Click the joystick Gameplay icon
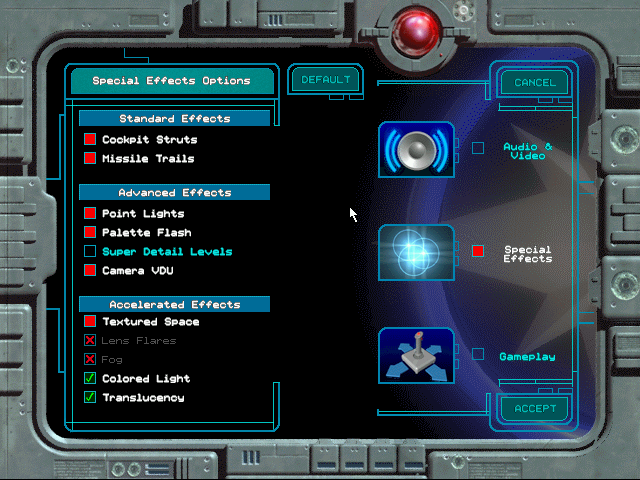This screenshot has width=640, height=480. 416,356
